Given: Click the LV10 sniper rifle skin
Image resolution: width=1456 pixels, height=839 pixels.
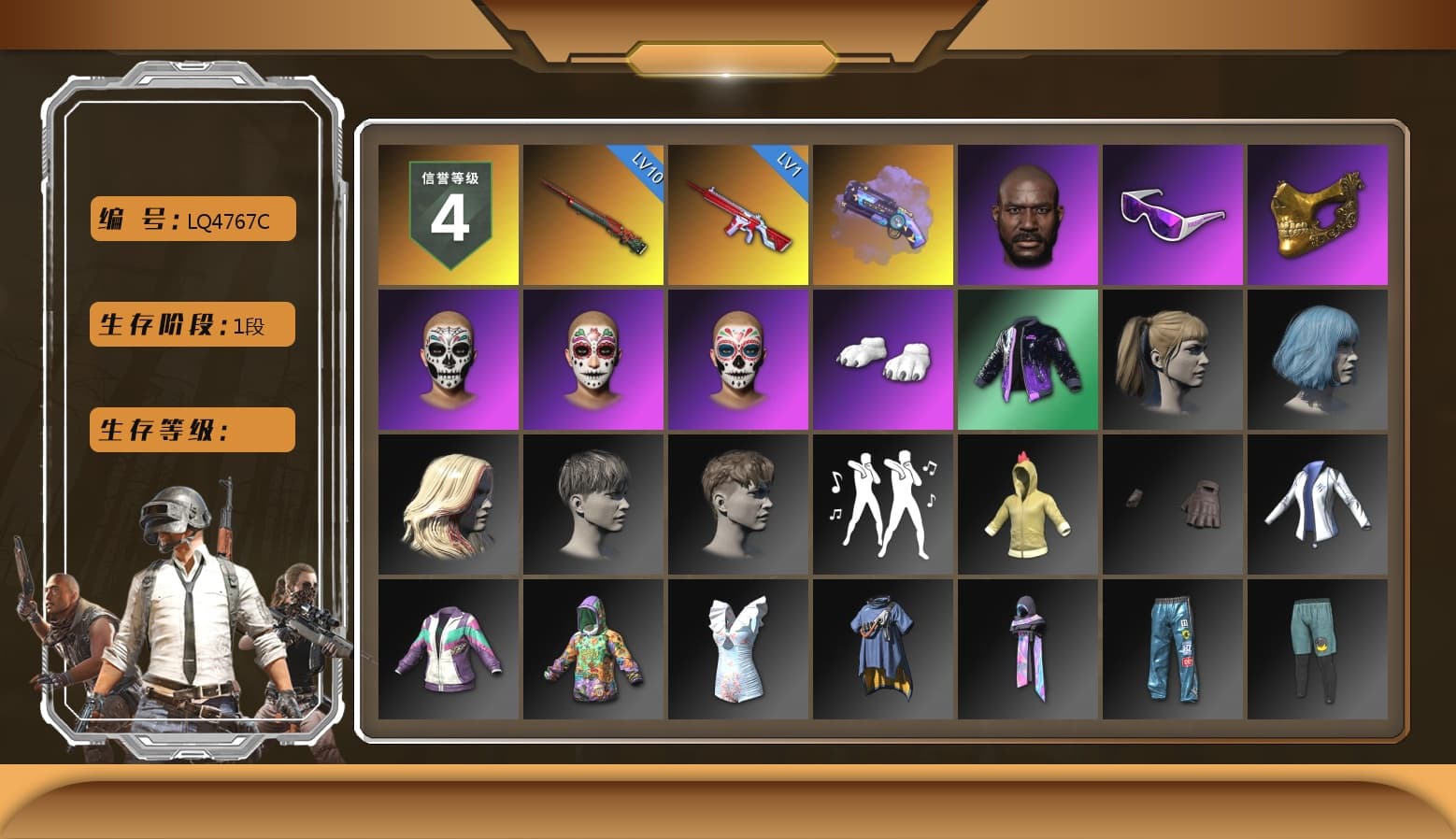Looking at the screenshot, I should coord(592,214).
